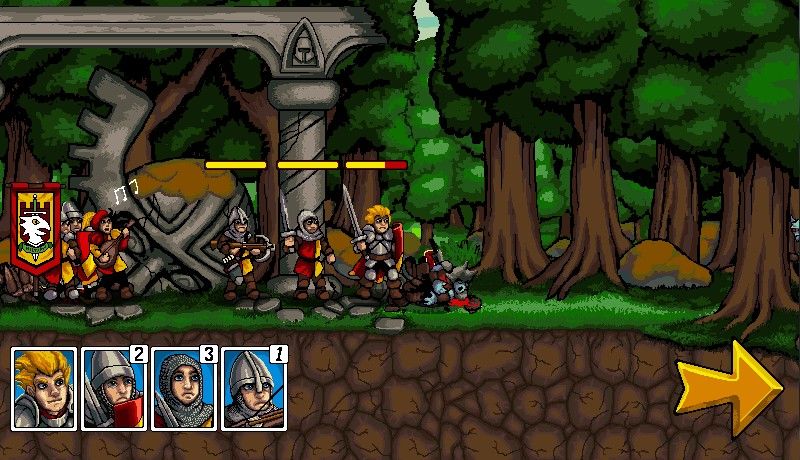Choose the shield soldier portrait numbered 2
The height and width of the screenshot is (460, 800).
[114, 389]
